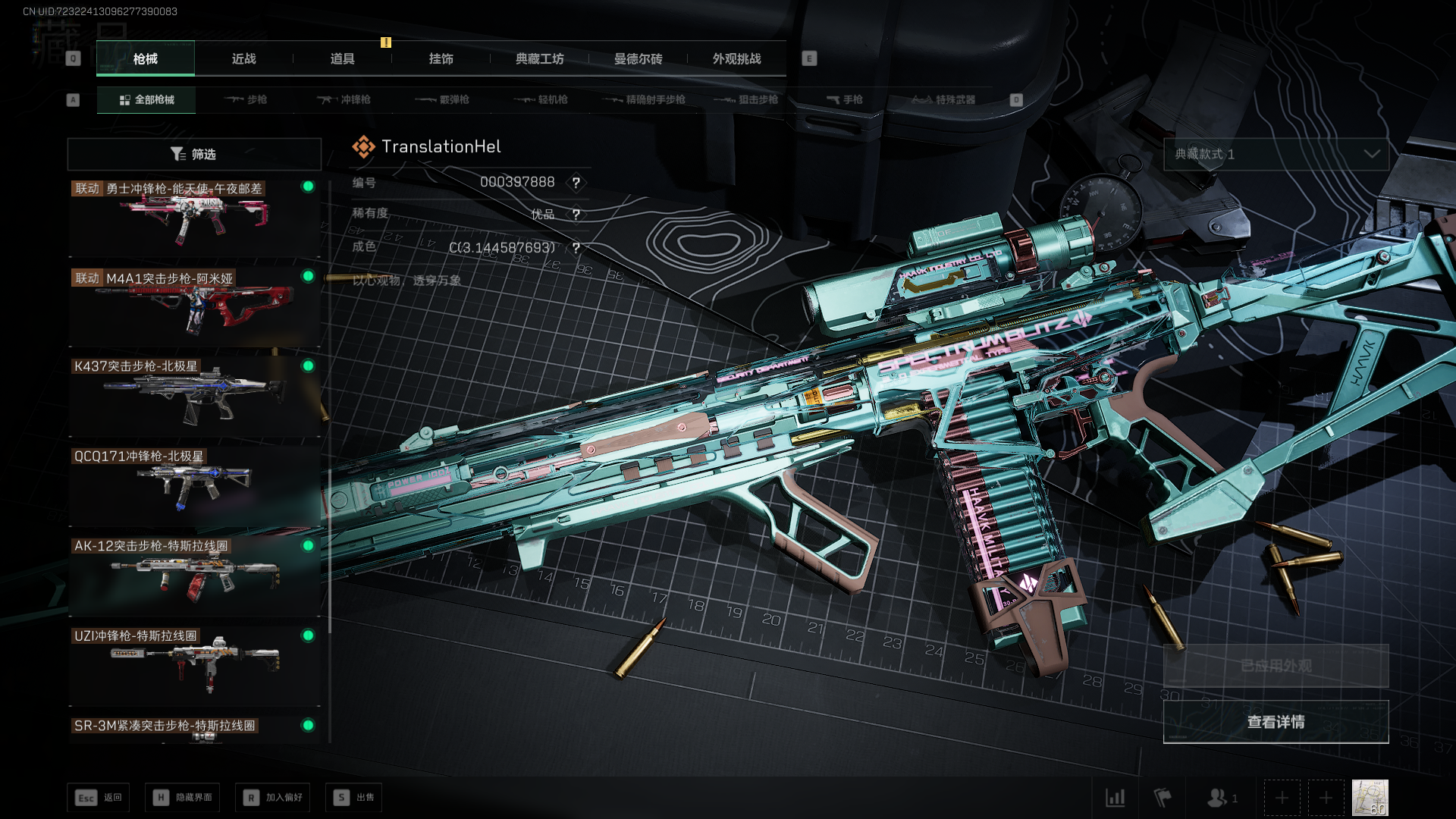This screenshot has height=819, width=1456.
Task: Open the 道具 items tab
Action: pyautogui.click(x=342, y=59)
